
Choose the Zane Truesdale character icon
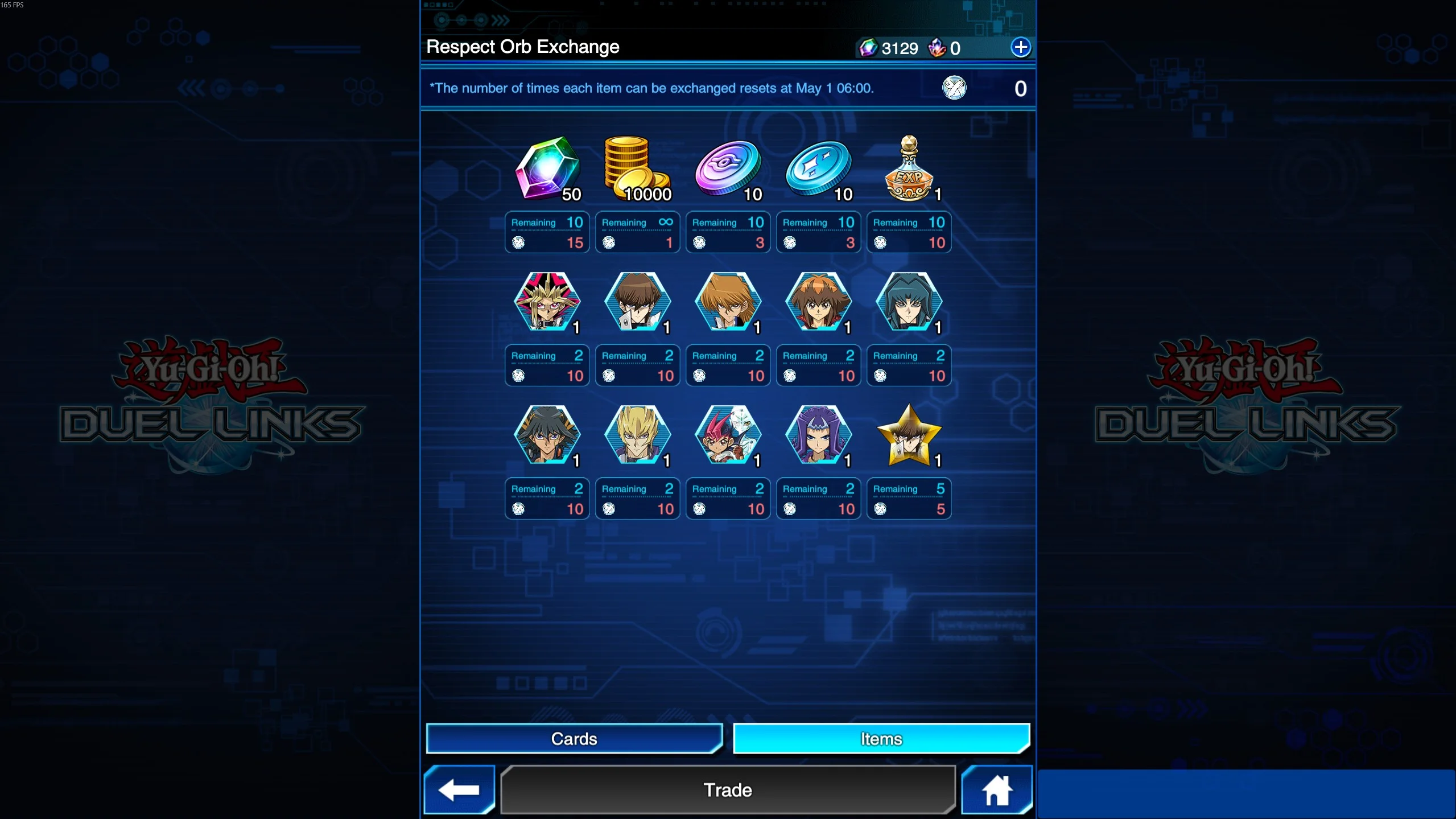pos(909,302)
